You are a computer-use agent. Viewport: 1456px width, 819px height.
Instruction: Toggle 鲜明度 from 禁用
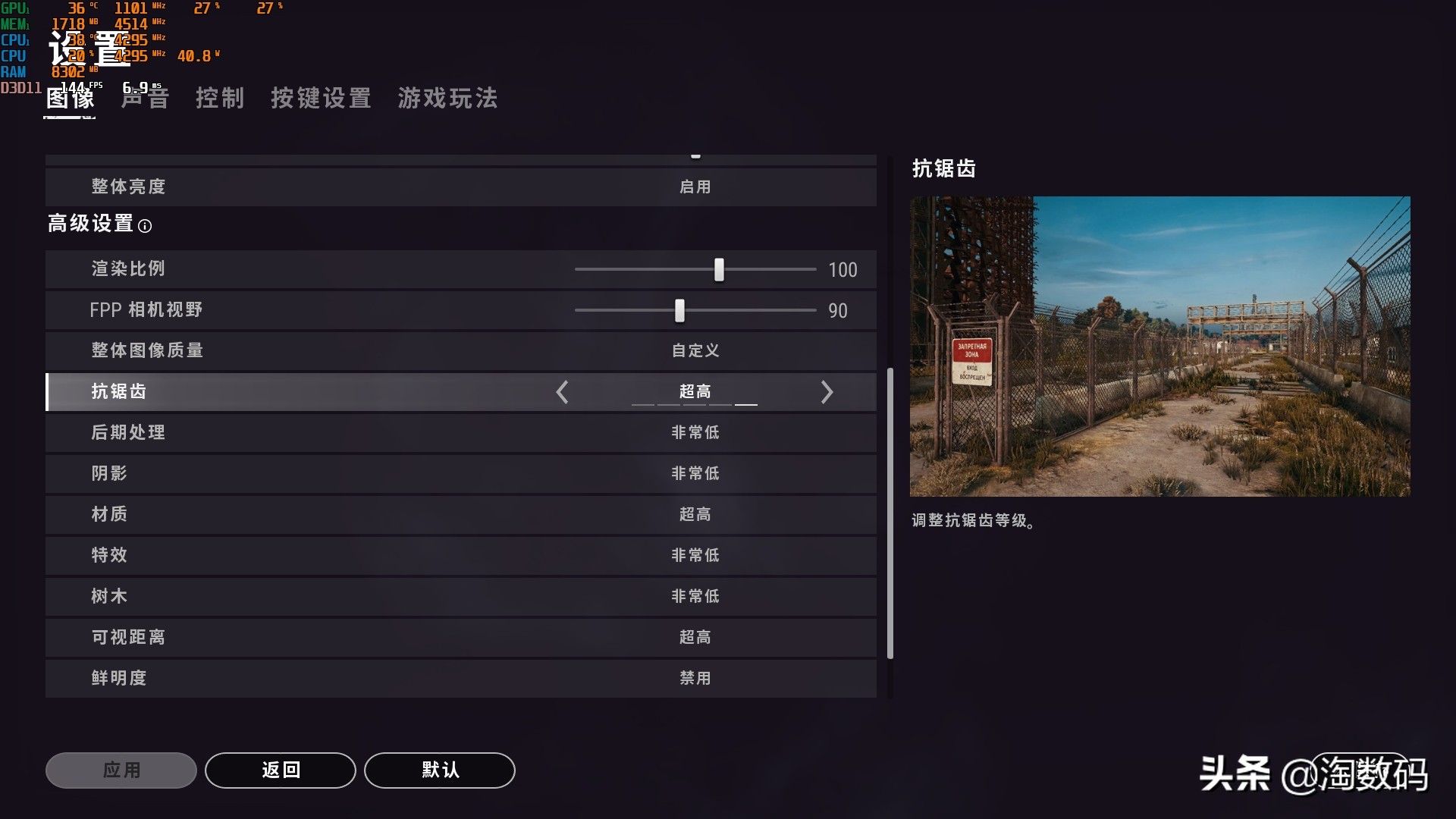[x=695, y=678]
